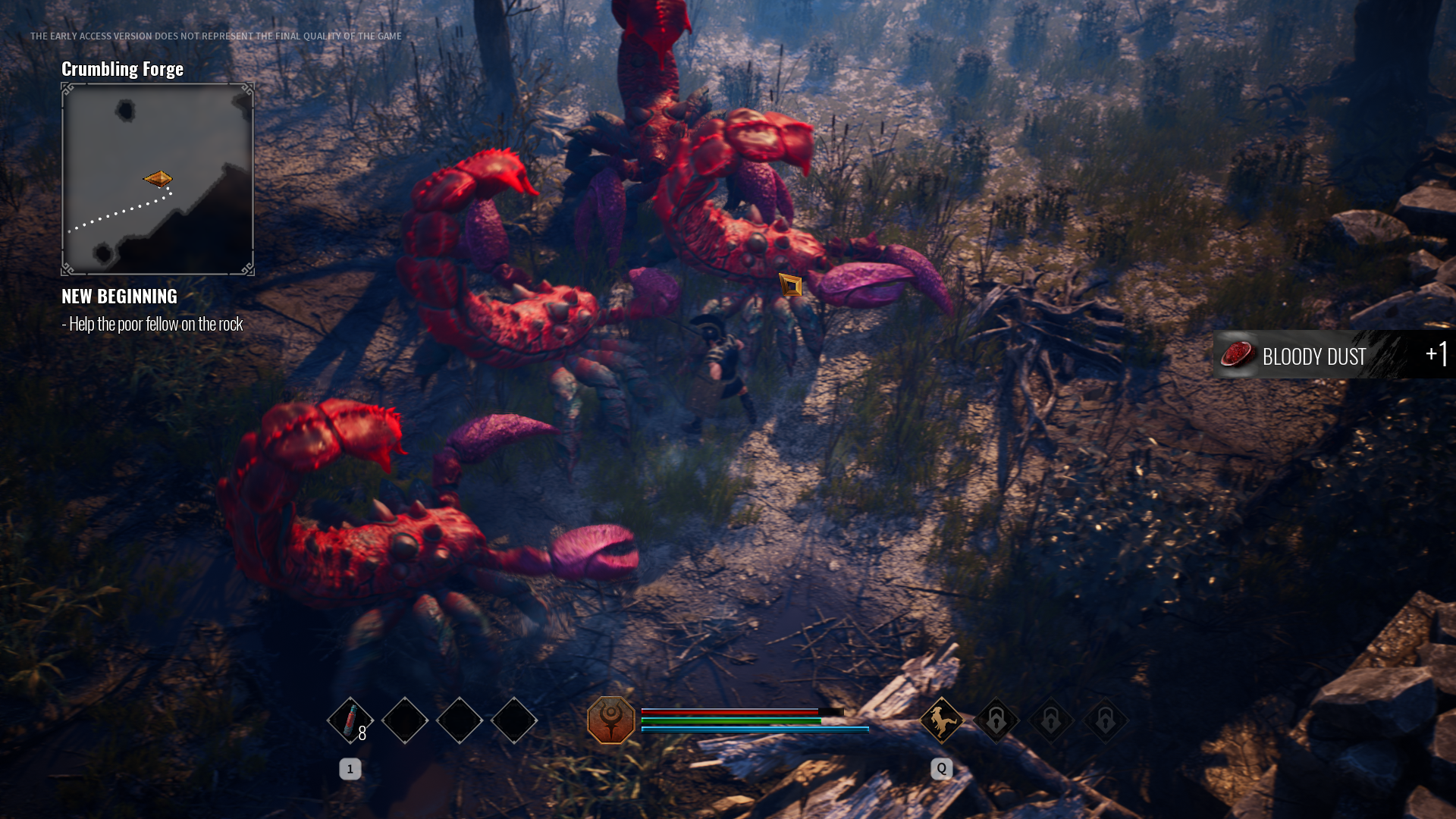Click the Bloody Dust loot notification
This screenshot has width=1456, height=819.
pyautogui.click(x=1332, y=355)
